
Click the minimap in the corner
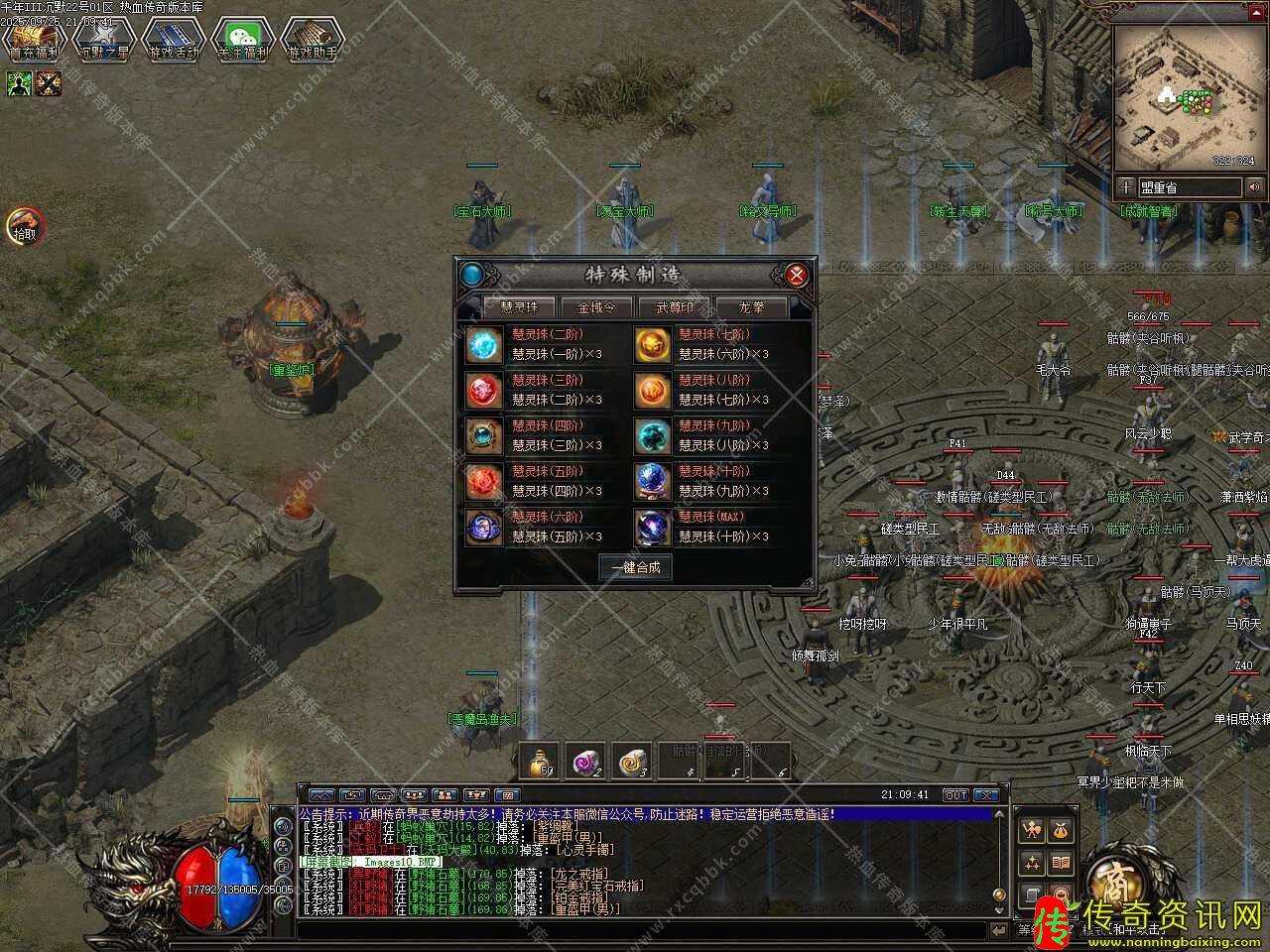tap(1184, 97)
